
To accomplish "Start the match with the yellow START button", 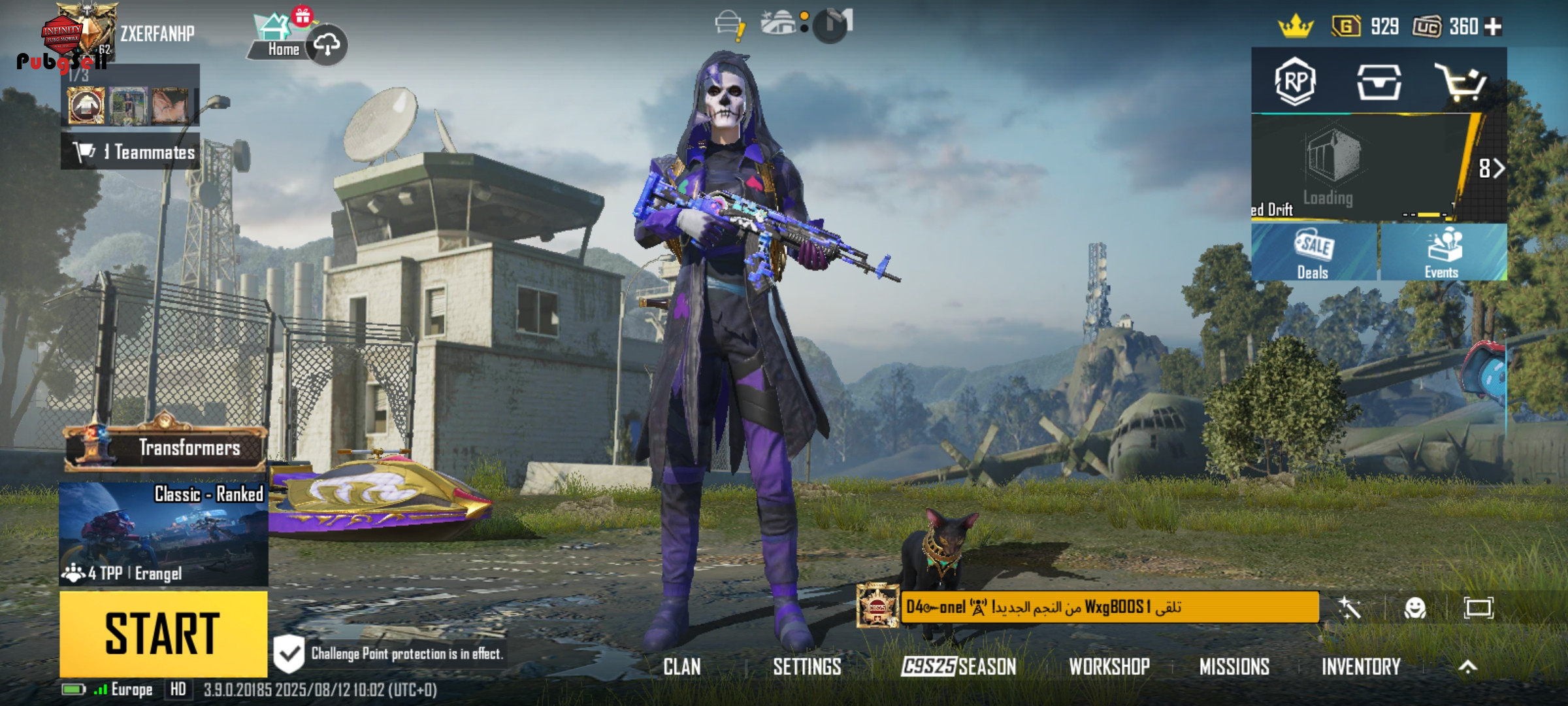I will [x=163, y=633].
